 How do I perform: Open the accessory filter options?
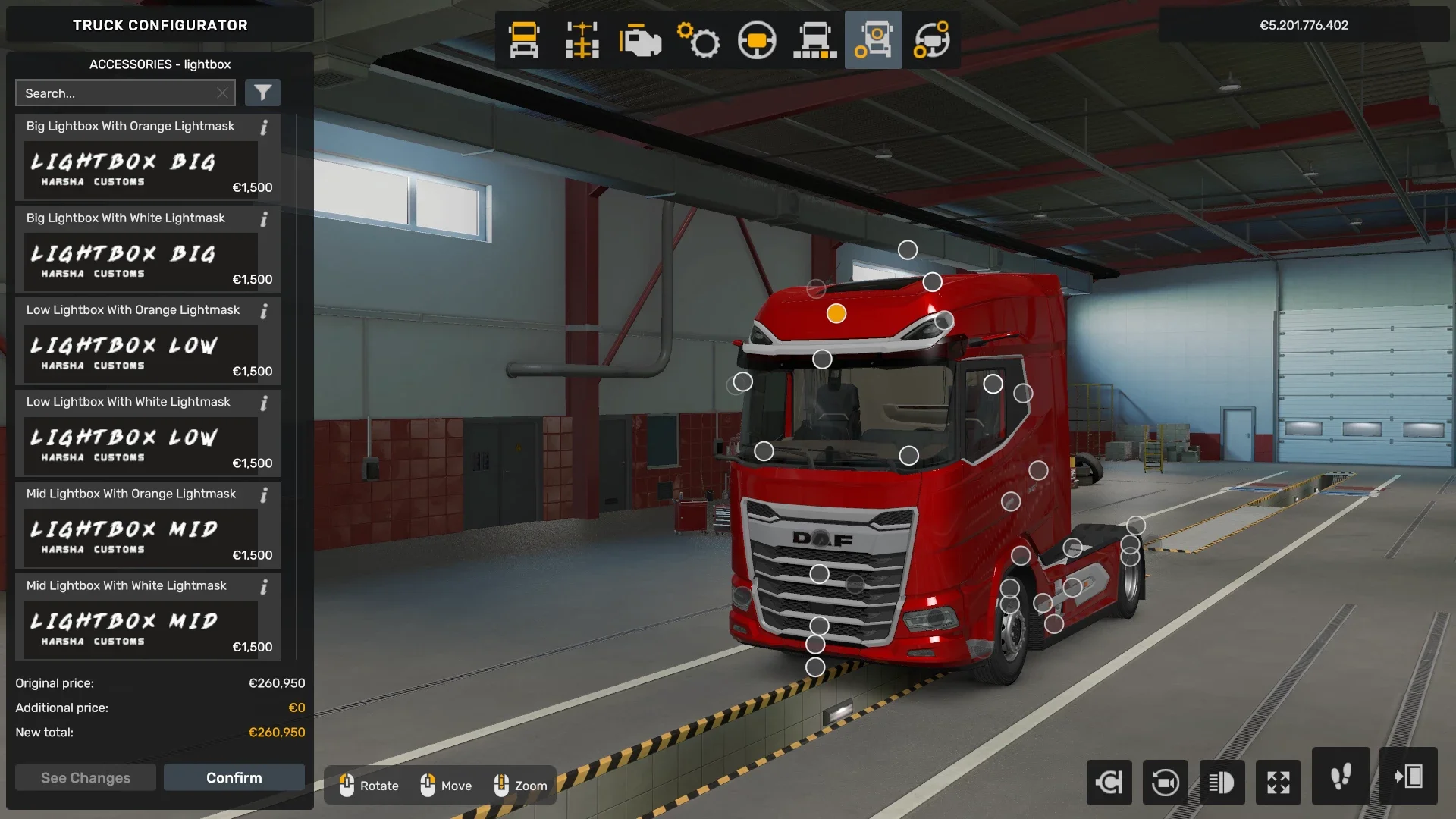tap(263, 93)
